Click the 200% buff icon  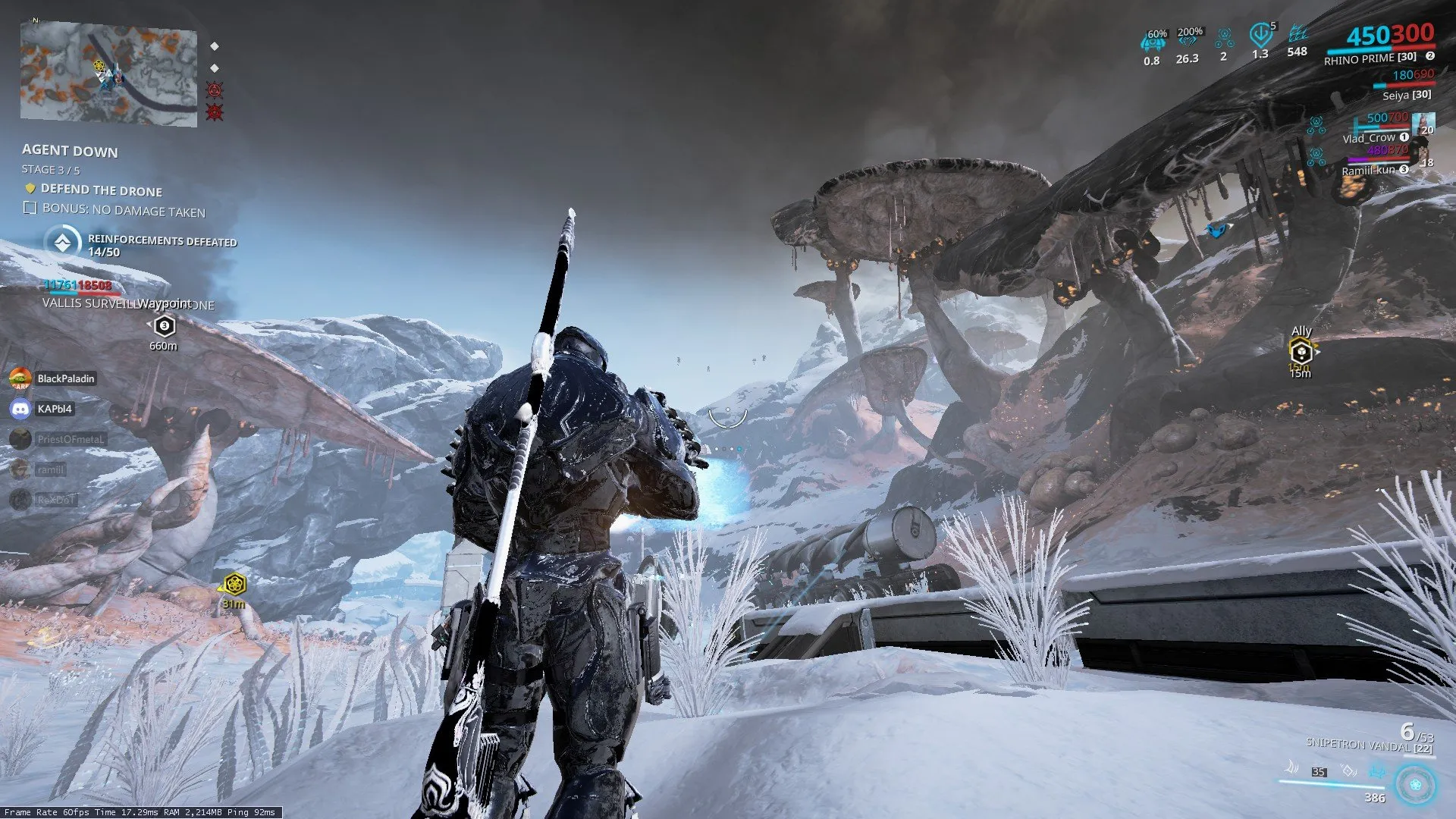click(1188, 38)
